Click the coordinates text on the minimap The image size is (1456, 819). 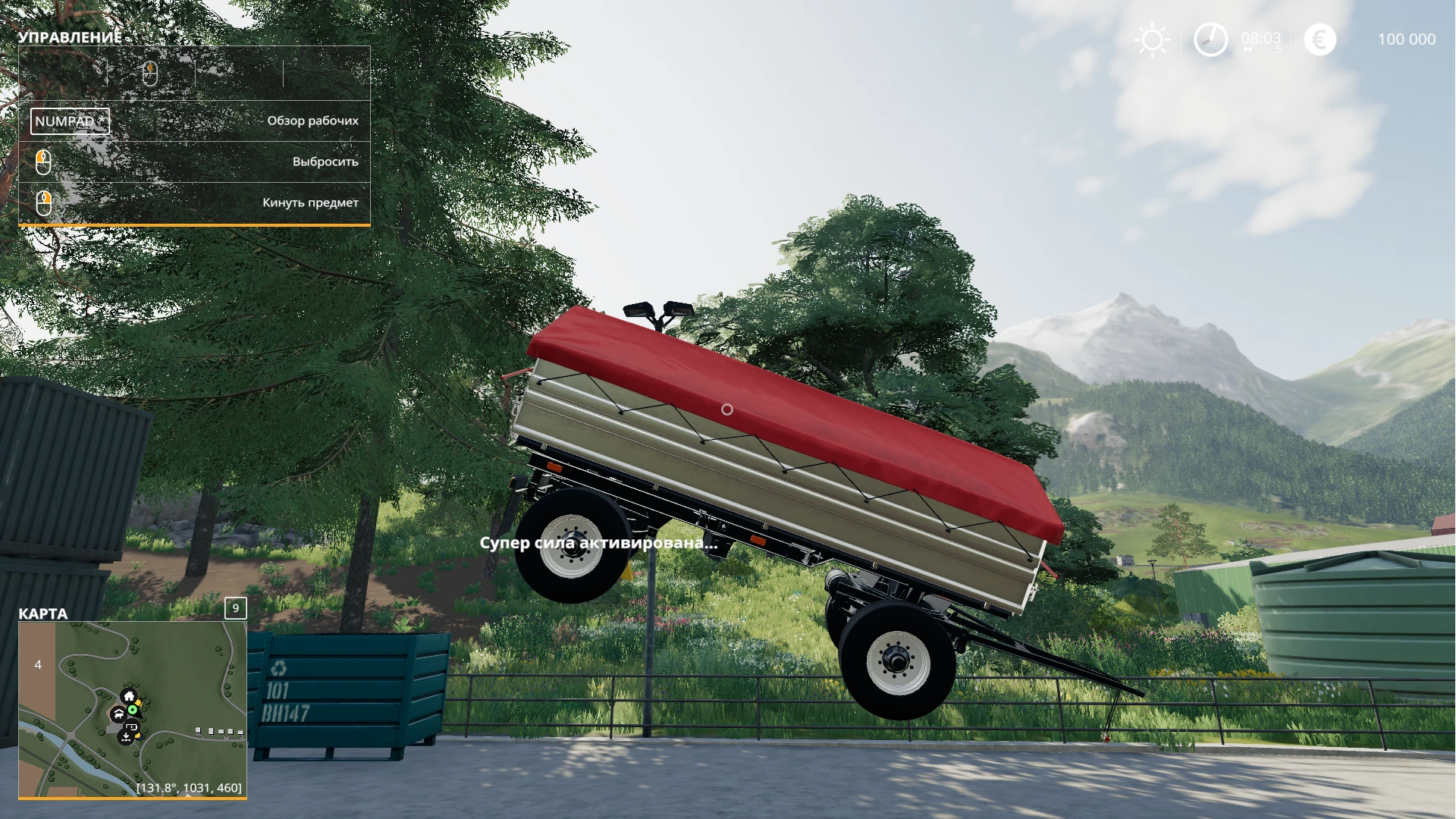pyautogui.click(x=188, y=788)
